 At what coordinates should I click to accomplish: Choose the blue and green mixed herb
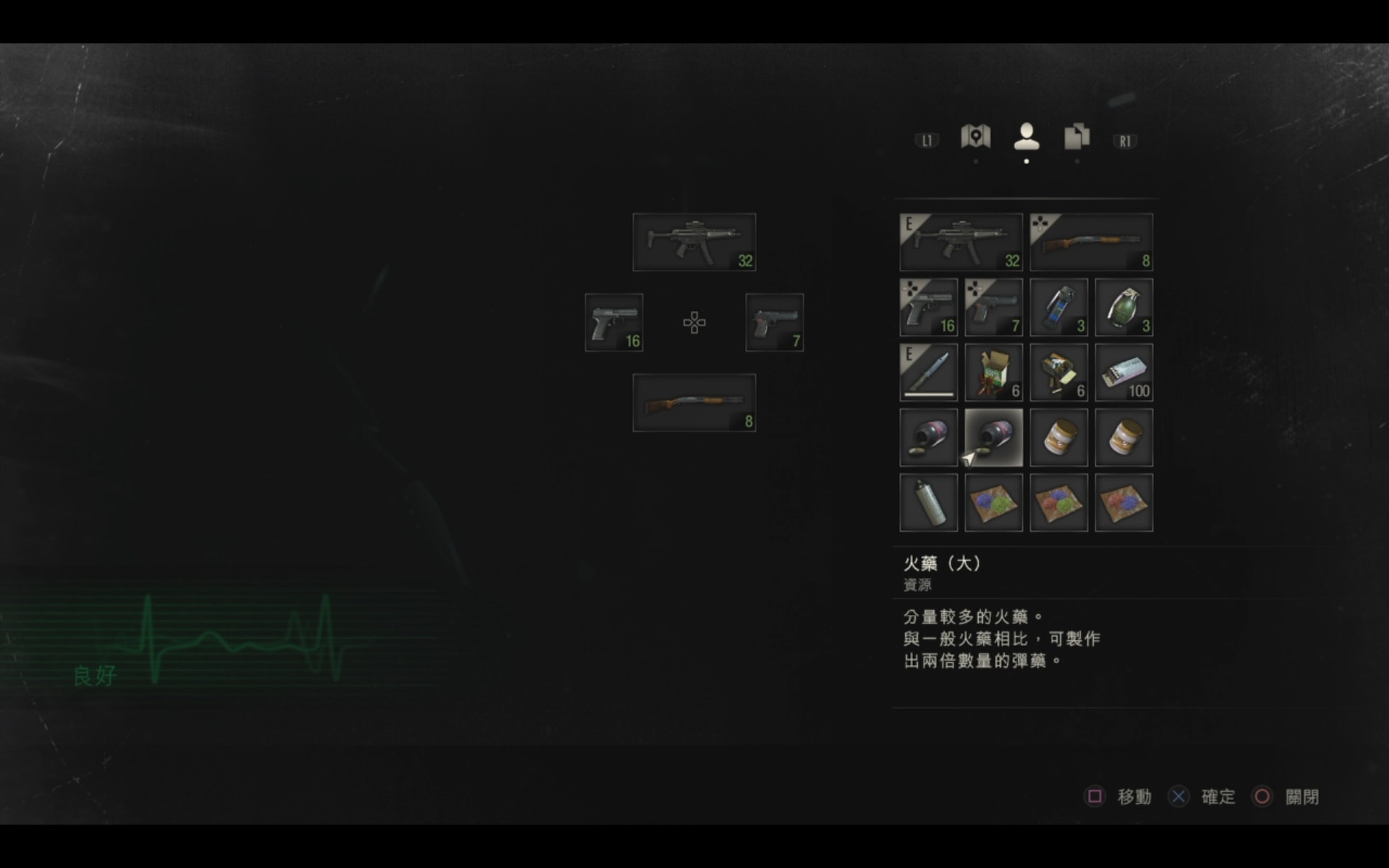pyautogui.click(x=993, y=503)
